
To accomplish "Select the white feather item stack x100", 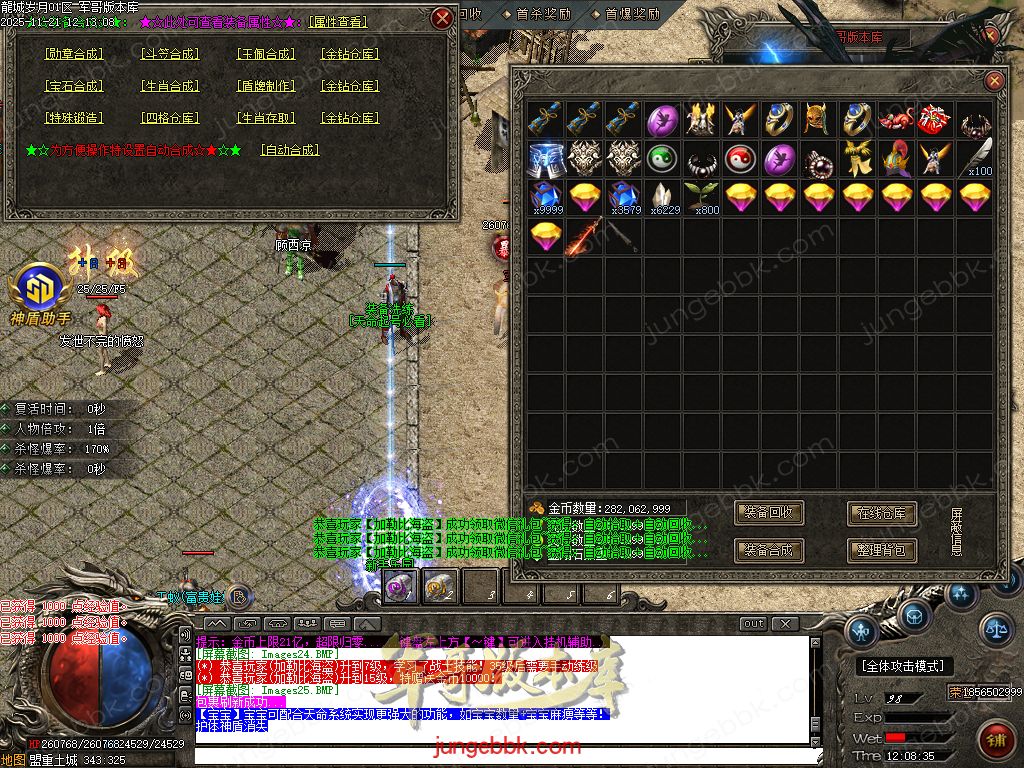I will (978, 158).
